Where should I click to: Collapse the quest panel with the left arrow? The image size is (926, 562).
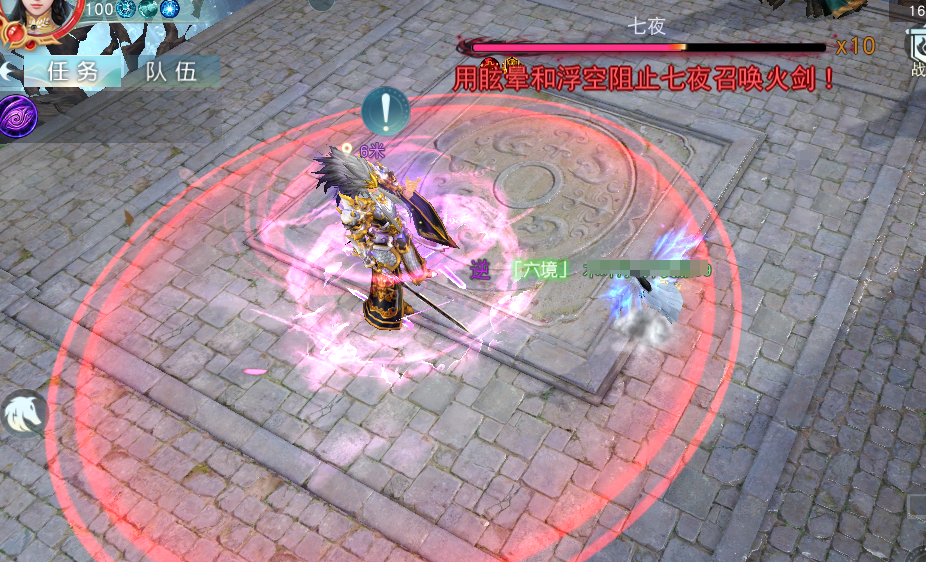(8, 72)
